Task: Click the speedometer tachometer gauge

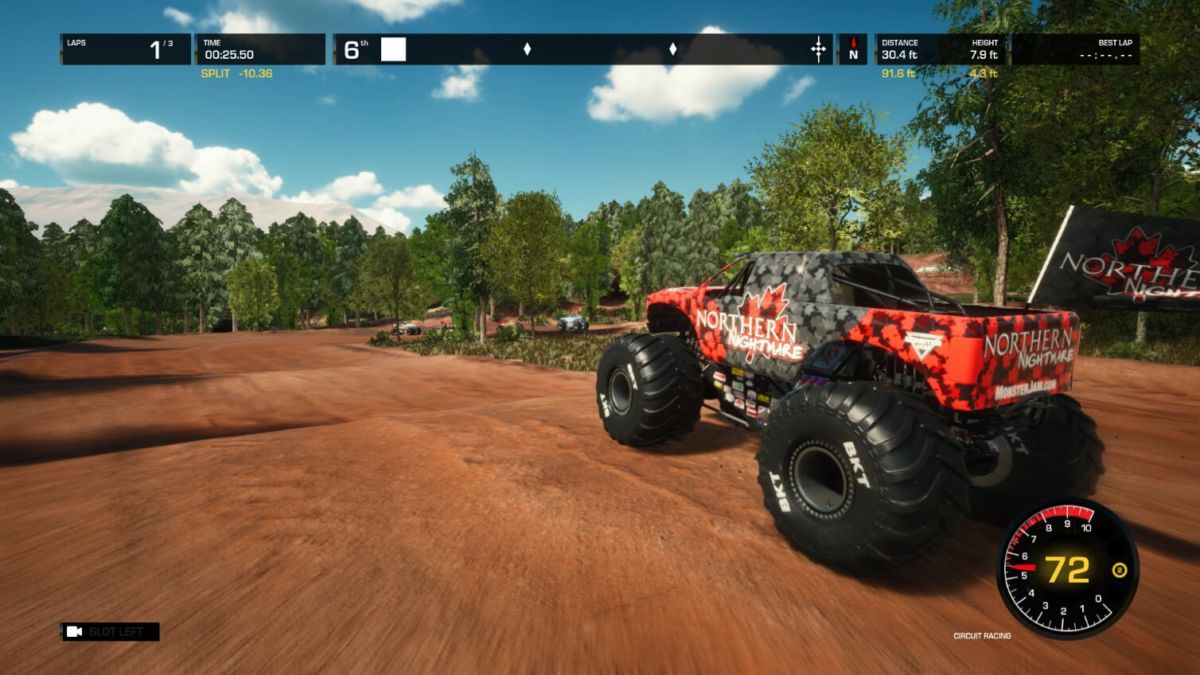Action: coord(1067,568)
